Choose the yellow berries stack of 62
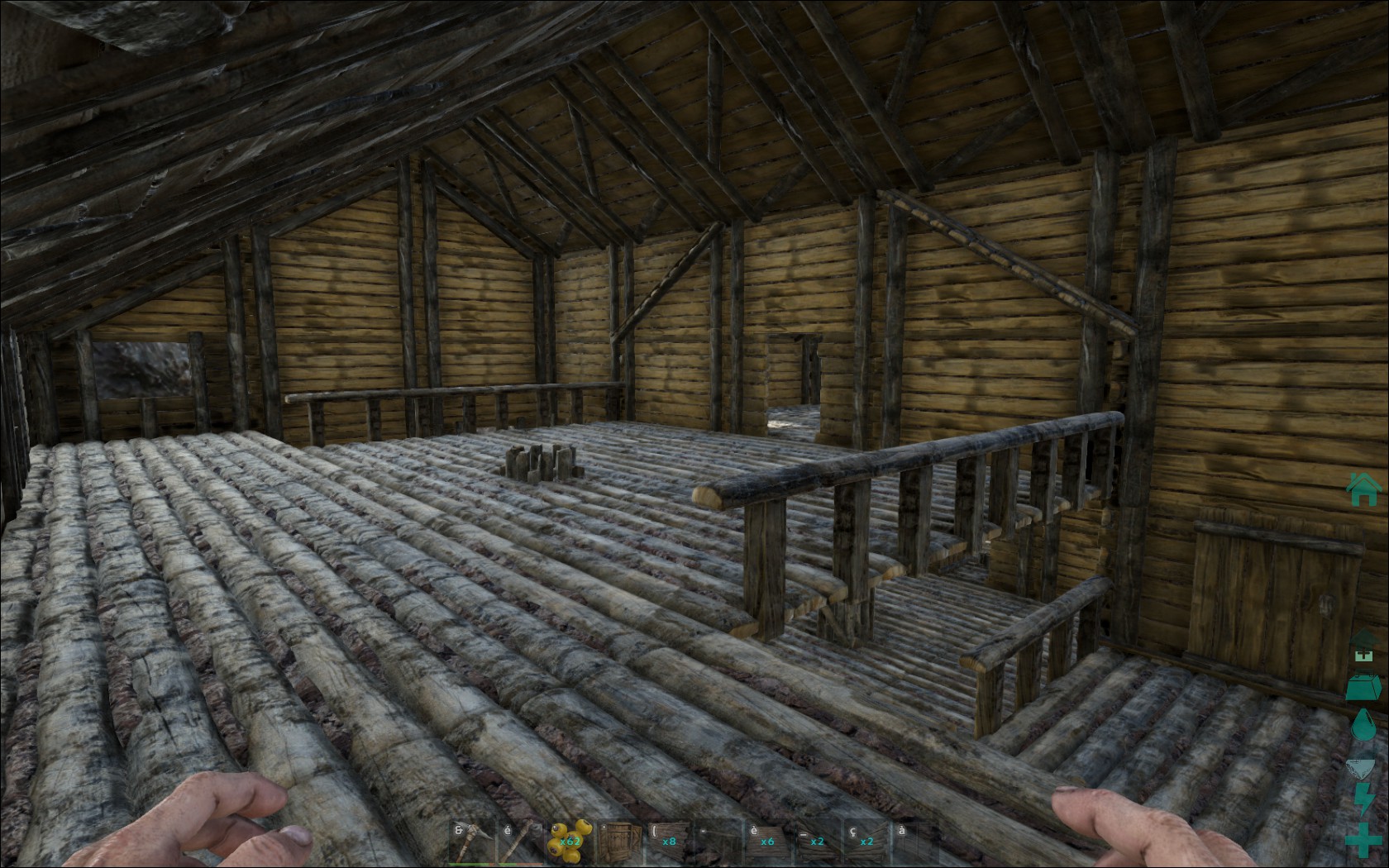Screen dimensions: 1389x868 point(570,842)
